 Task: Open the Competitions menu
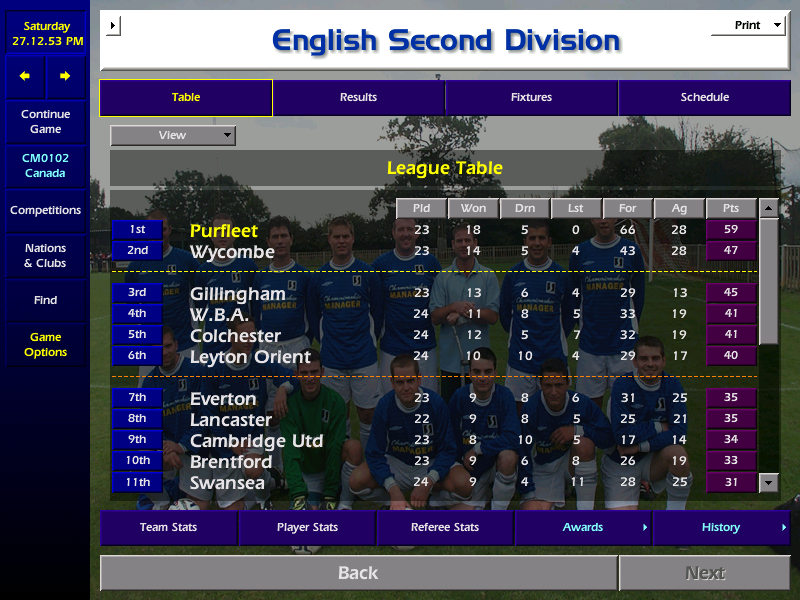[45, 210]
